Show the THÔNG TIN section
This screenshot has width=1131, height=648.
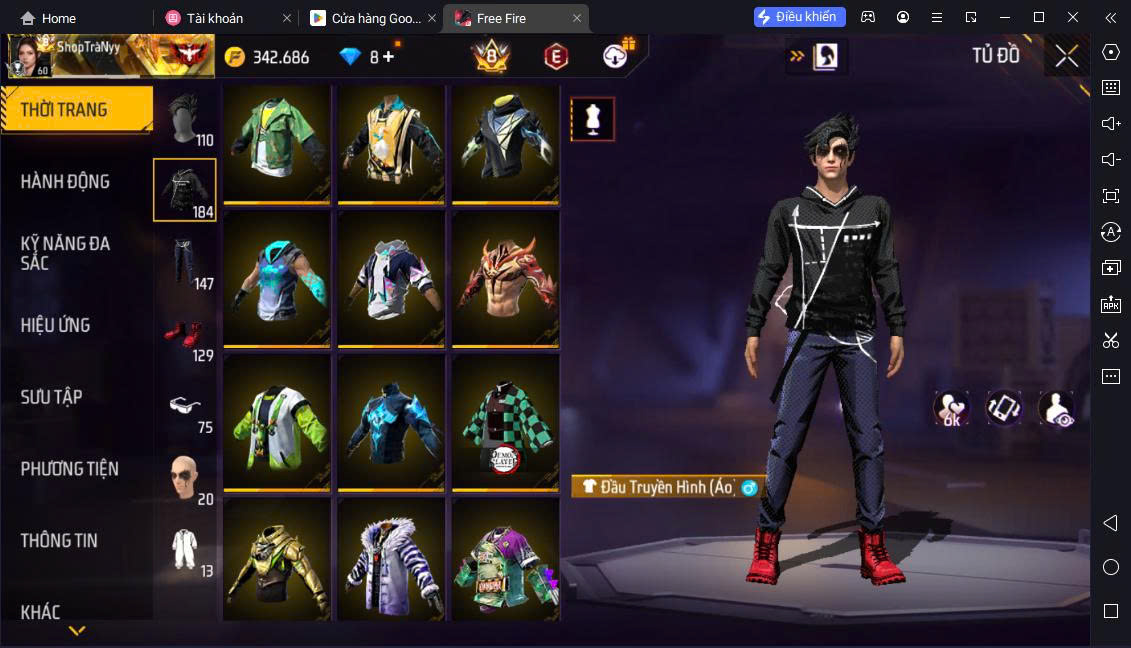(60, 541)
